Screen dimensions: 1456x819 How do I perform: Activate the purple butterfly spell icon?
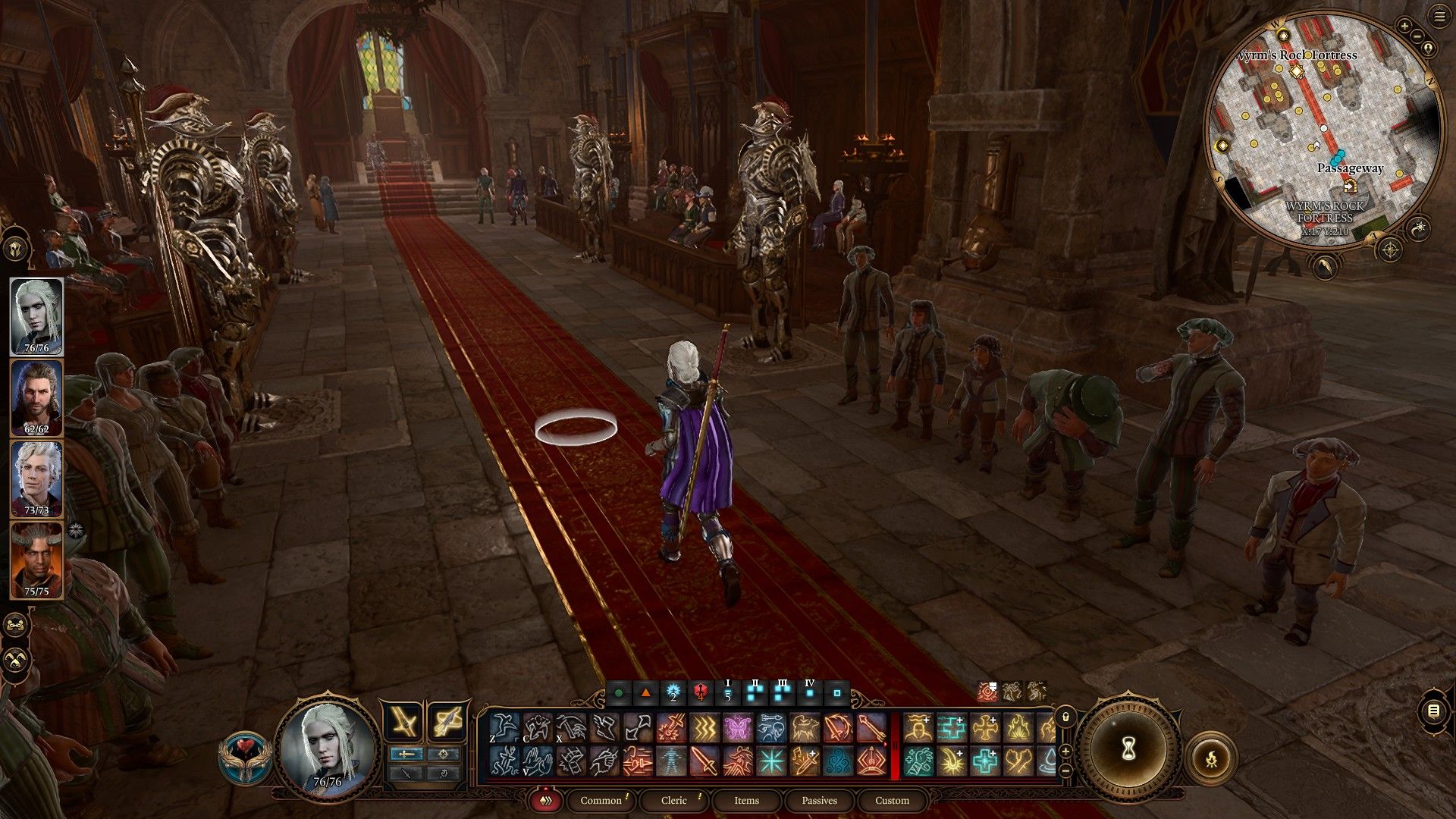tap(736, 728)
